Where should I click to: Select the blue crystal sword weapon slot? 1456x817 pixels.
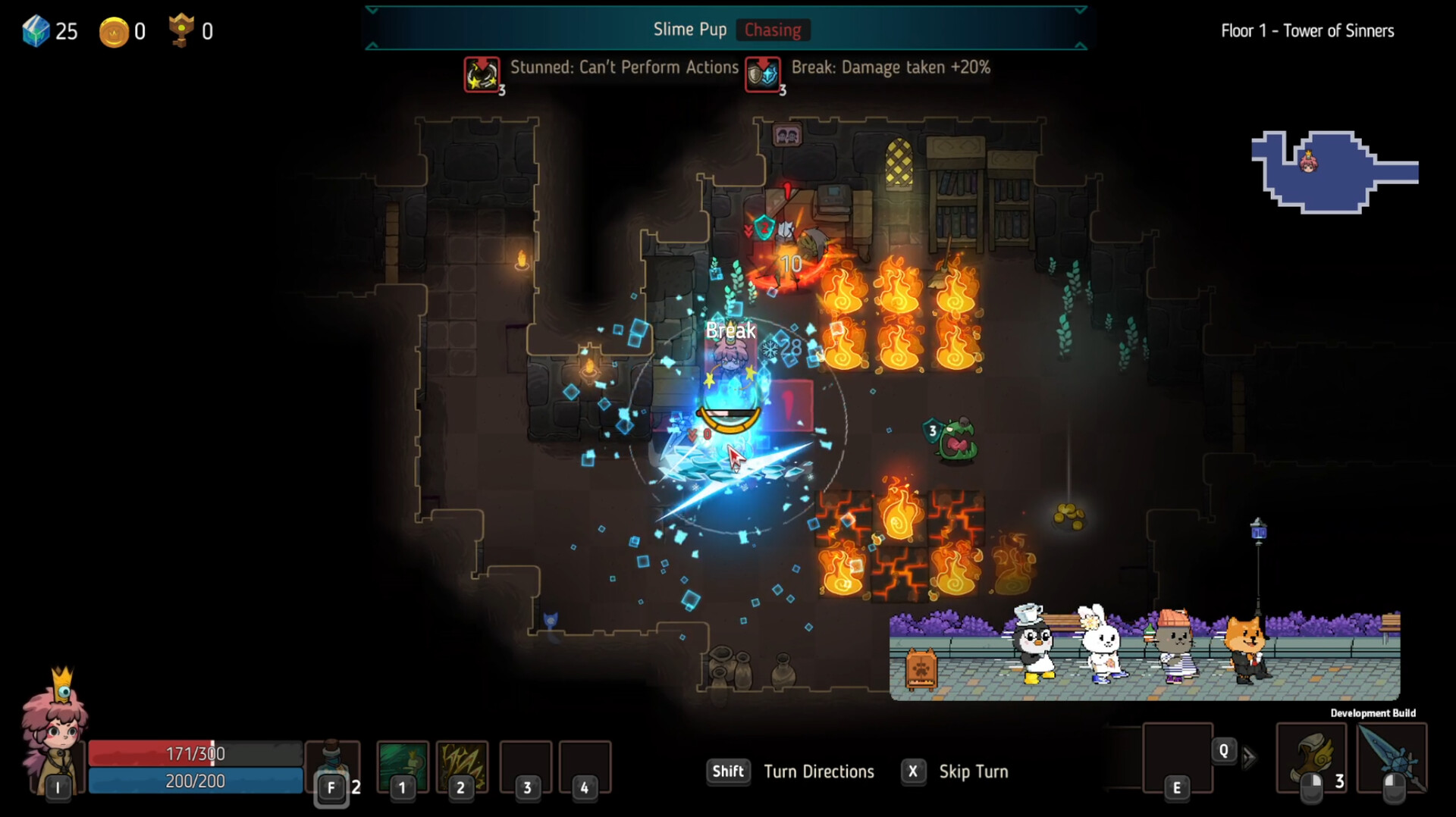coord(1392,758)
